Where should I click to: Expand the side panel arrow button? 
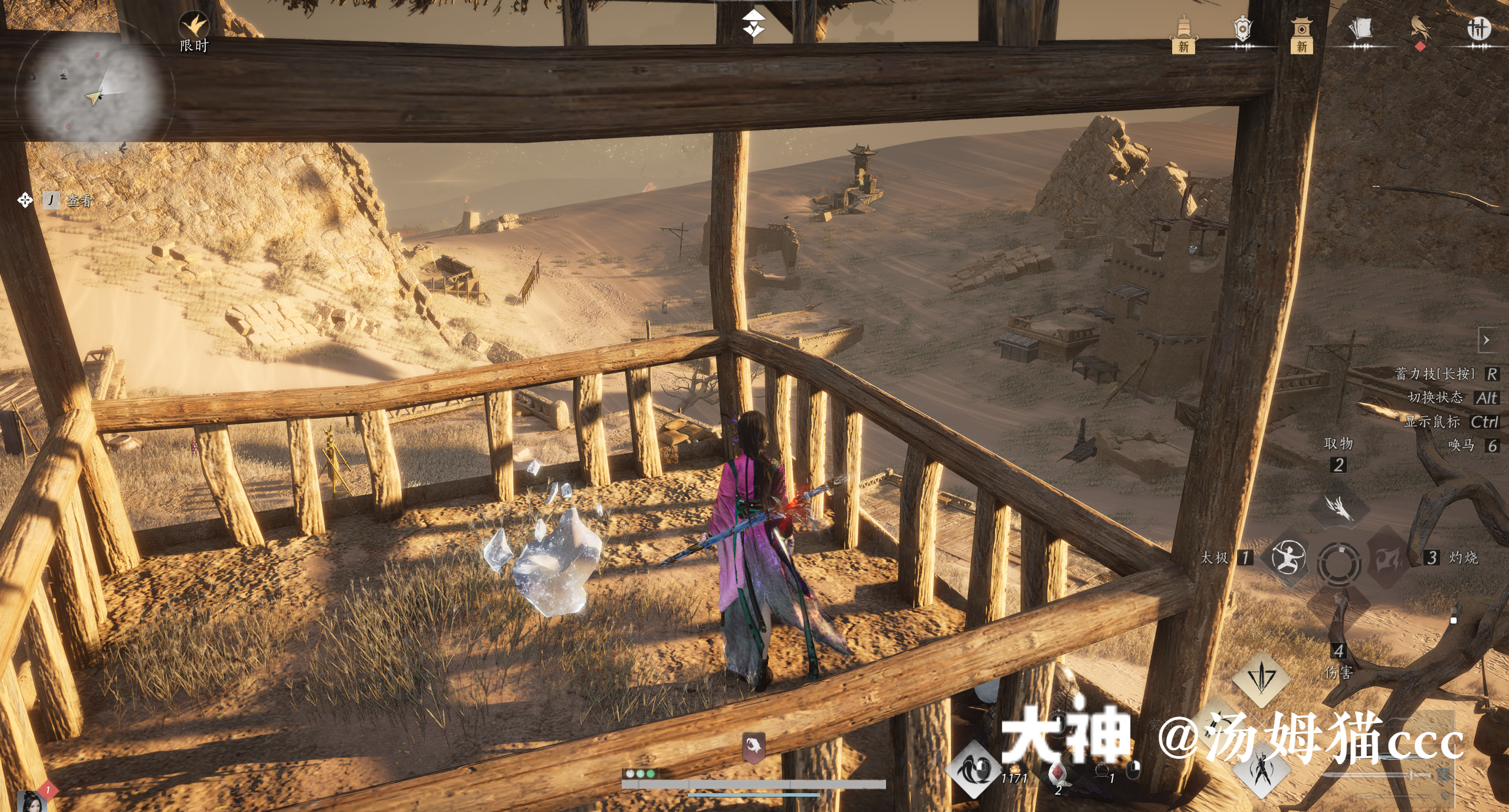[x=1487, y=340]
